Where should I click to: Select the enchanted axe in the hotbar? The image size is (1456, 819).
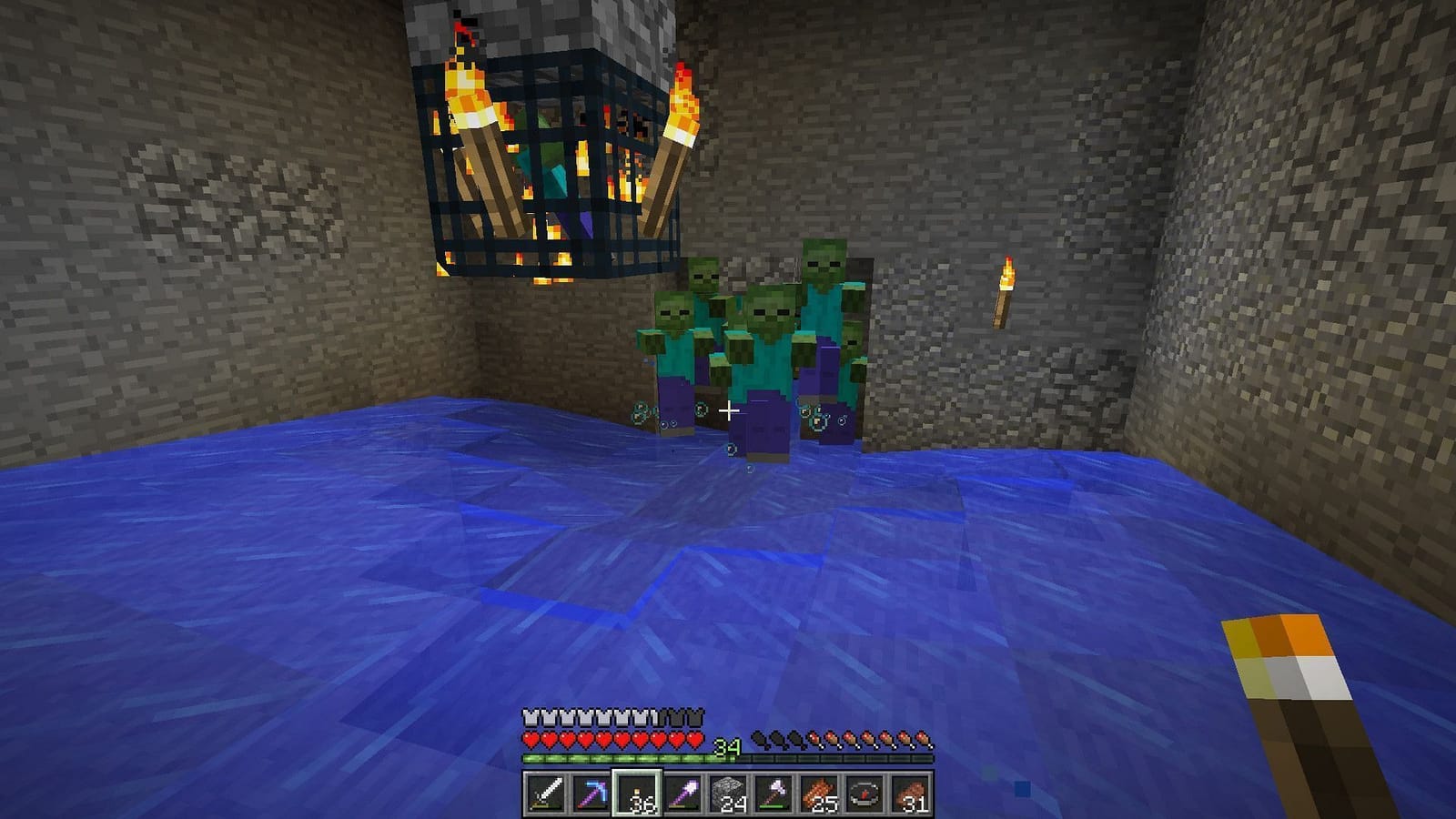[773, 792]
